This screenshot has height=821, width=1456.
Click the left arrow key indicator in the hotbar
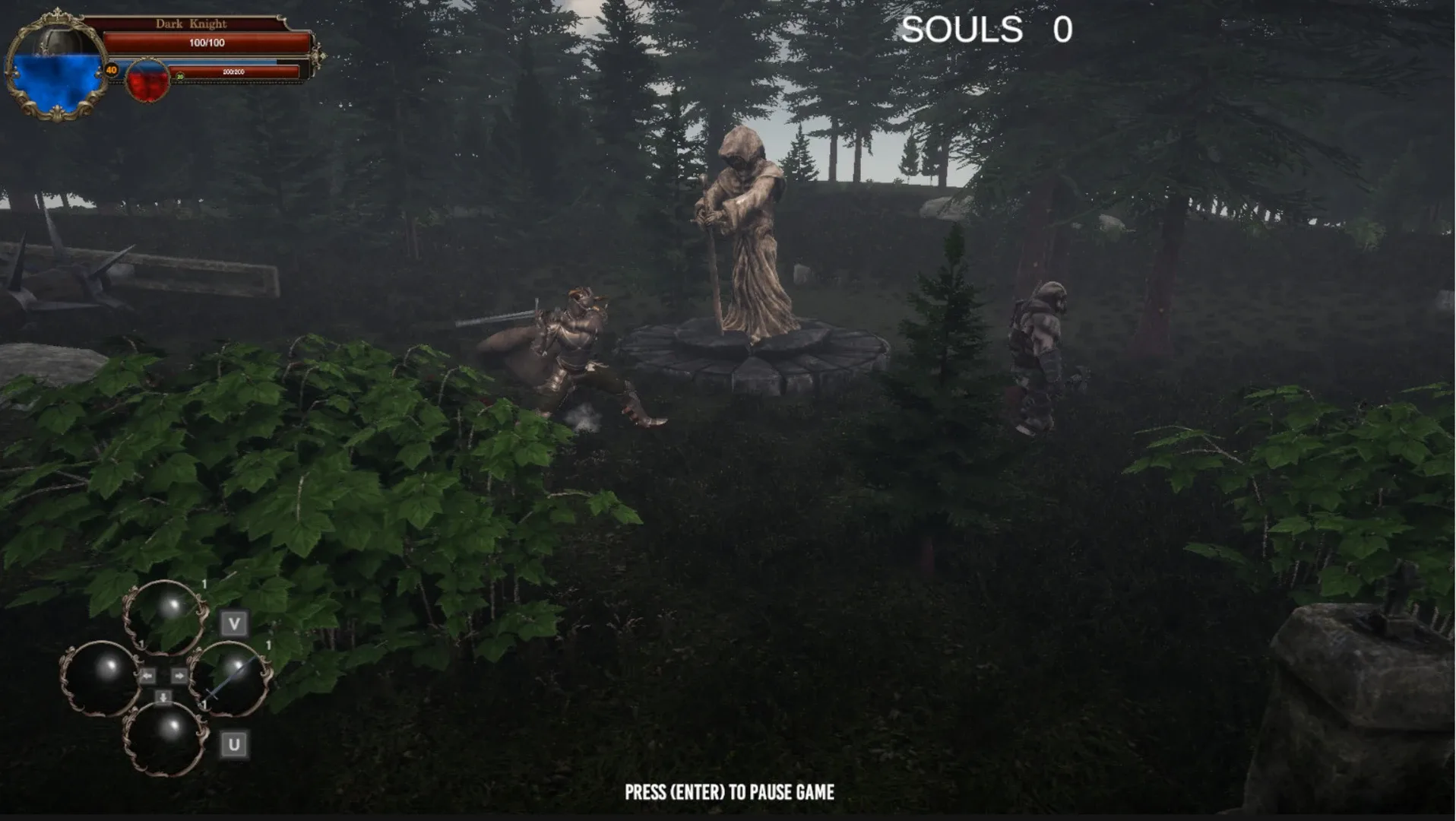click(148, 674)
